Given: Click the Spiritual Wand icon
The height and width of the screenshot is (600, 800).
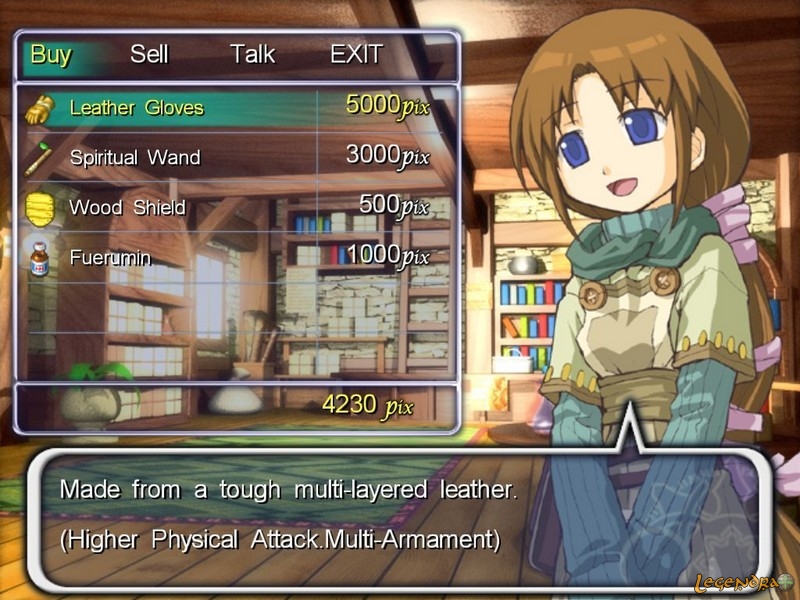Looking at the screenshot, I should 39,157.
